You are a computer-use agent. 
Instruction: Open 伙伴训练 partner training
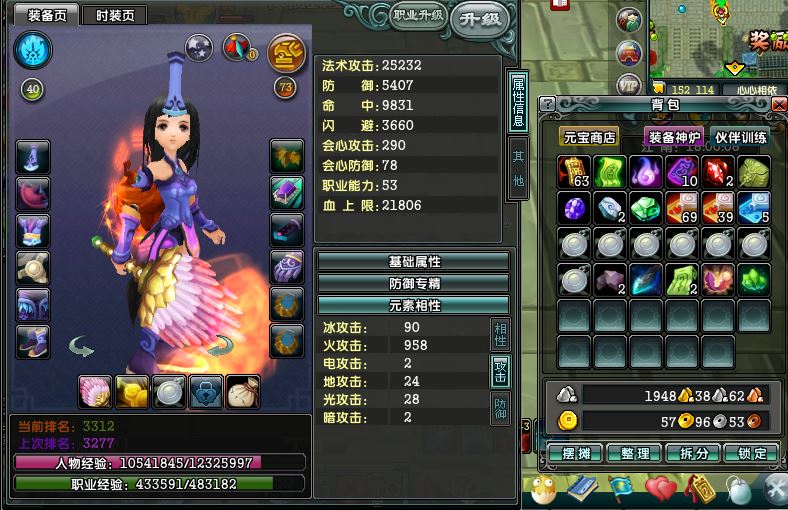click(x=741, y=137)
